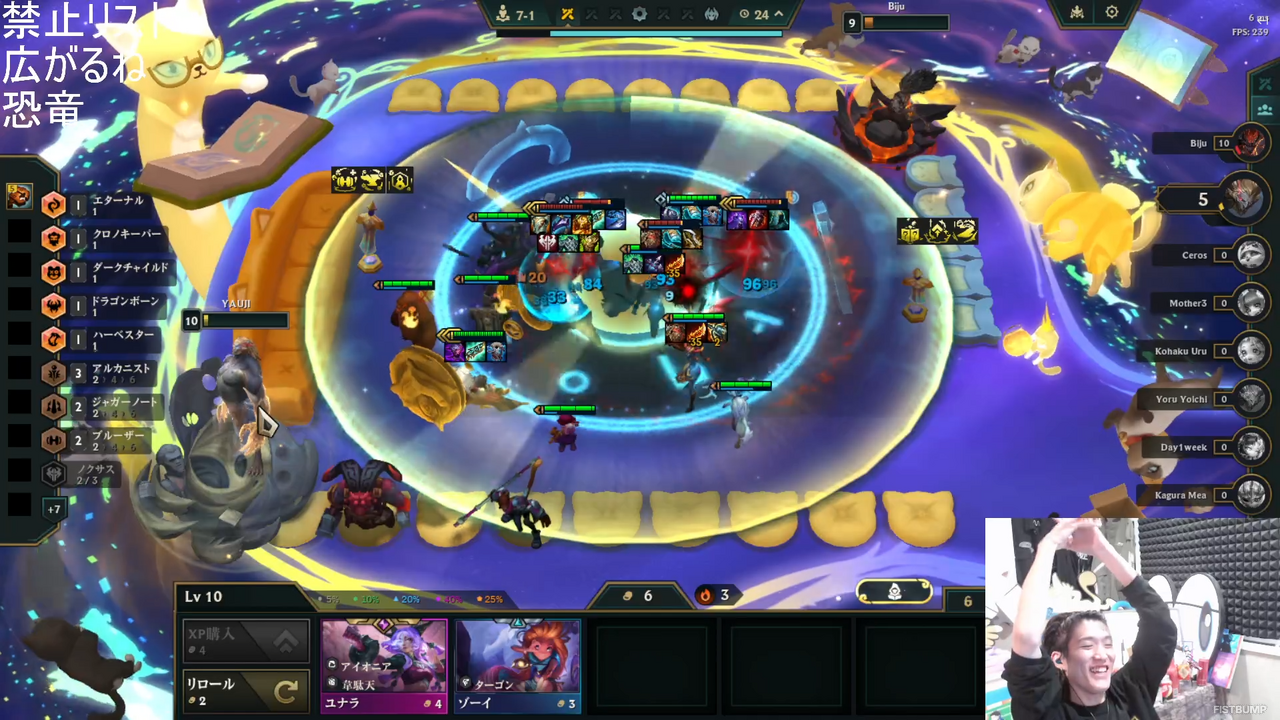Open the gear settings icon
1280x720 pixels.
click(1112, 13)
